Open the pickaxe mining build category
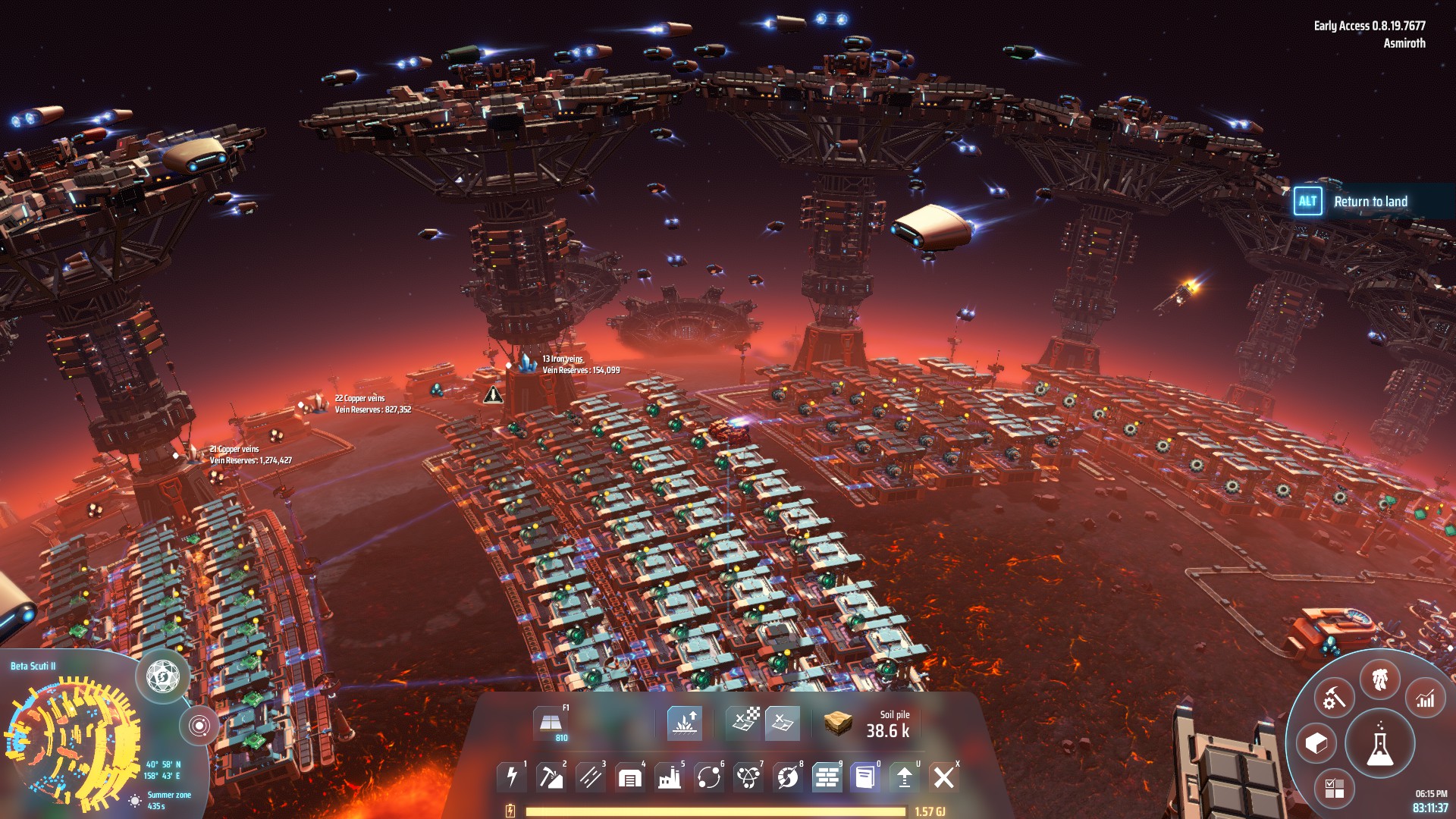 [x=551, y=777]
